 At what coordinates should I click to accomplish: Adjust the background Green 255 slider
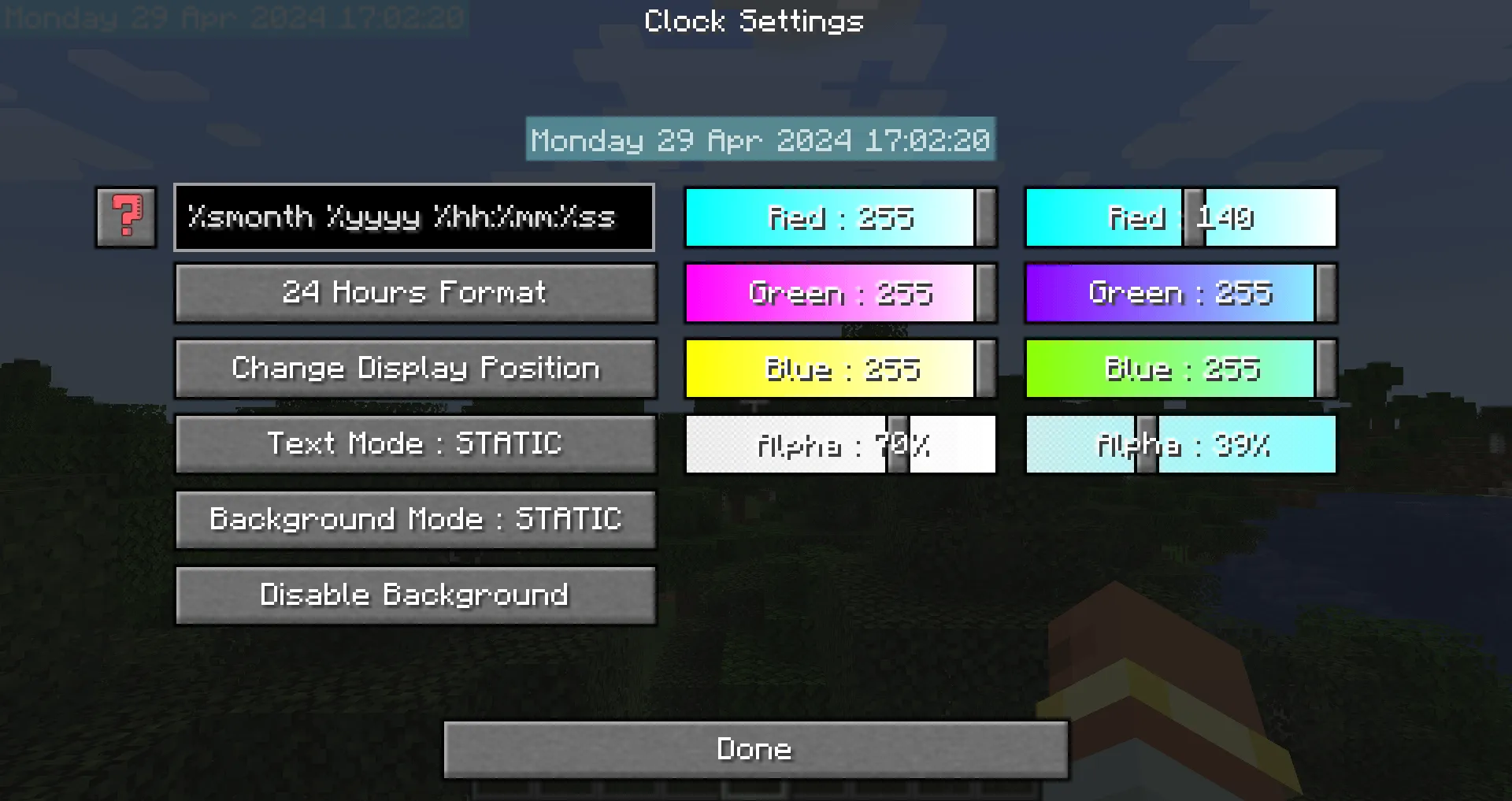[x=1180, y=294]
